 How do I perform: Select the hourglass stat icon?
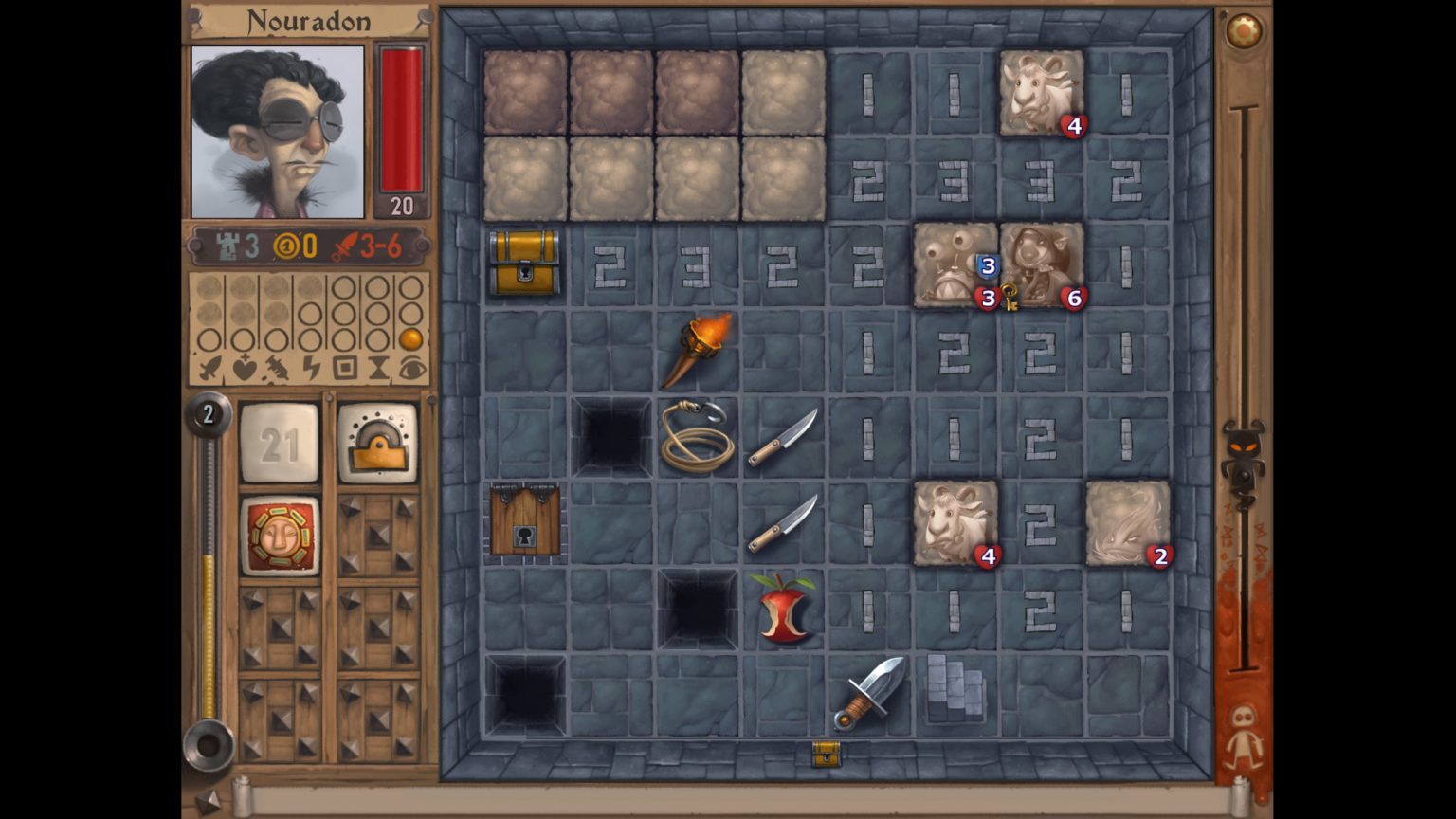(379, 367)
